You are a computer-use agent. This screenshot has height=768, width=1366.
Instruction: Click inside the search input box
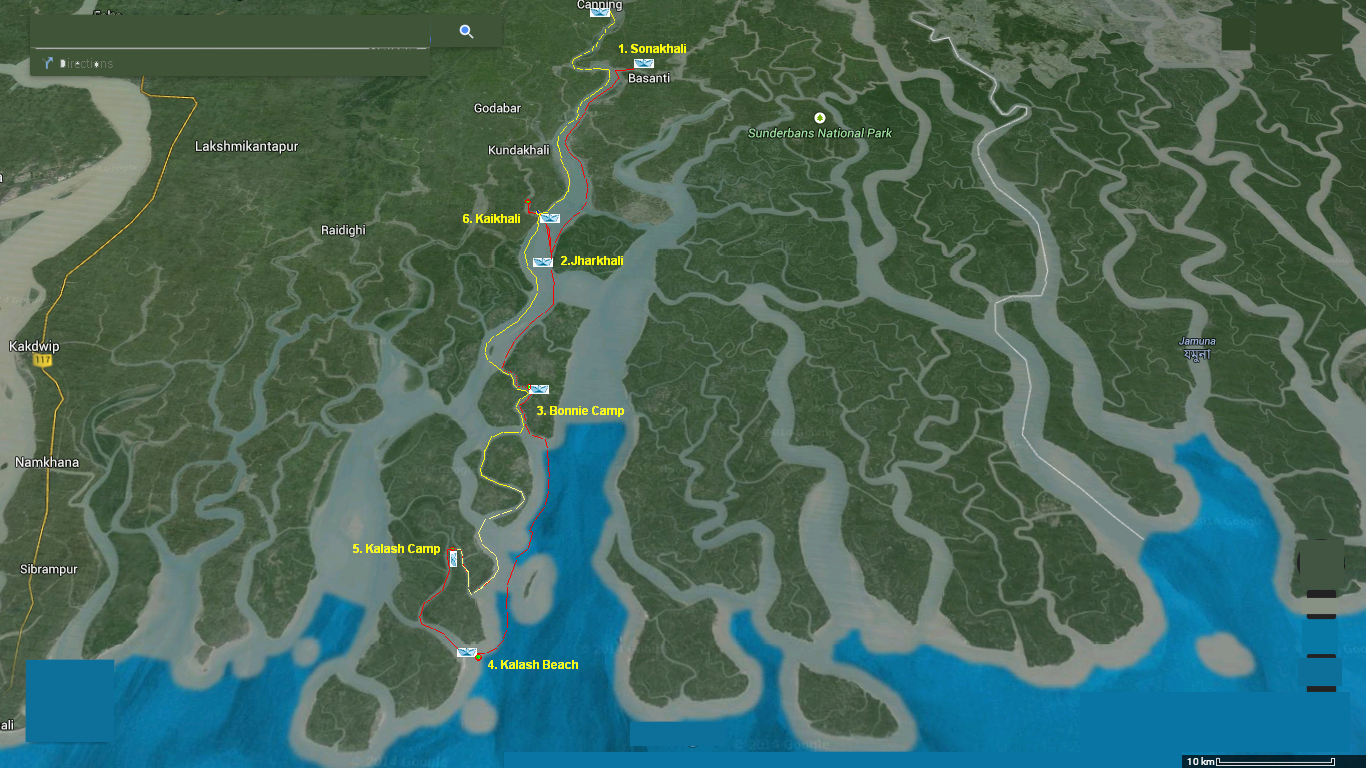click(x=230, y=30)
